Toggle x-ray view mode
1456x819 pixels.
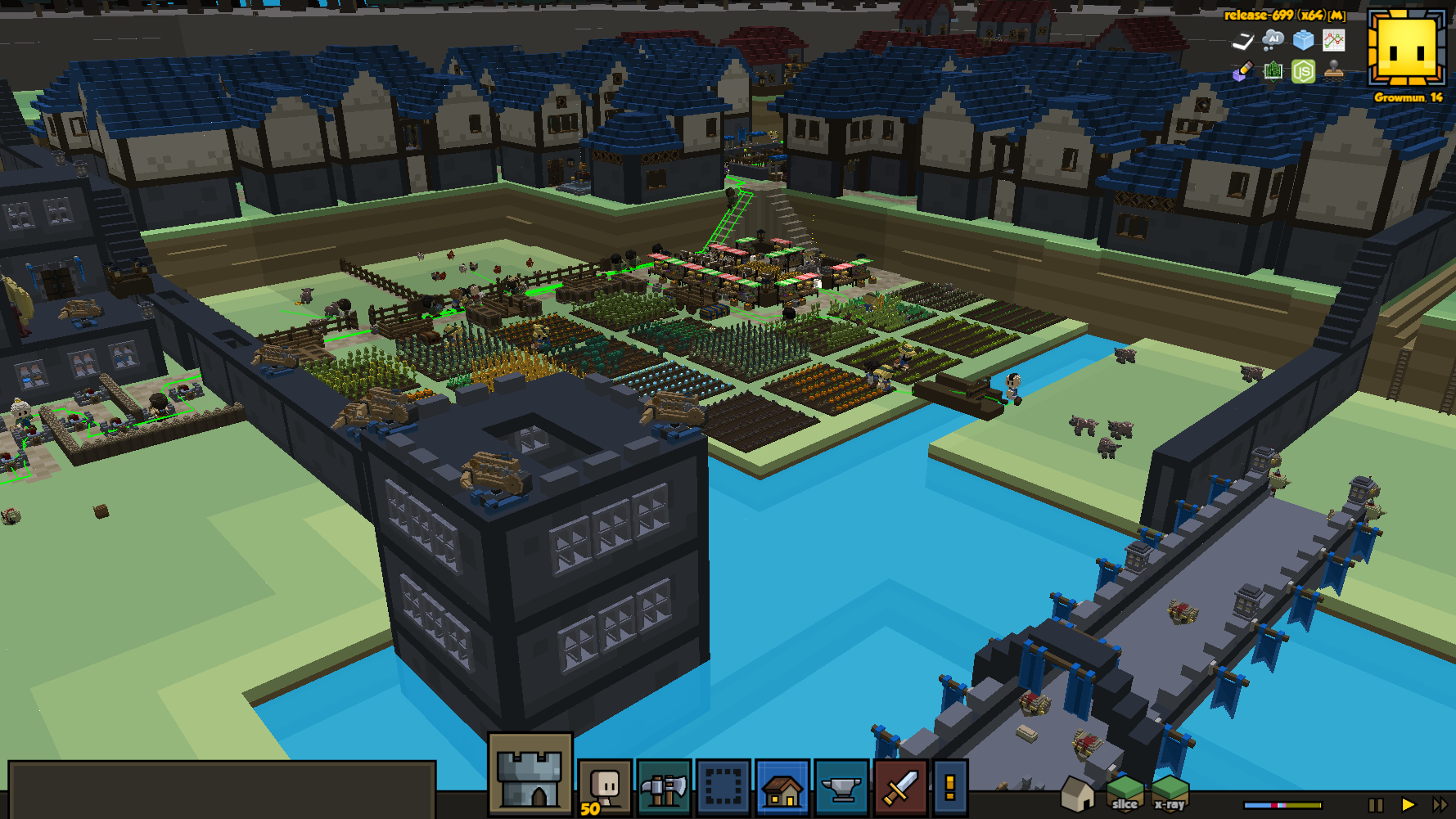click(1170, 794)
